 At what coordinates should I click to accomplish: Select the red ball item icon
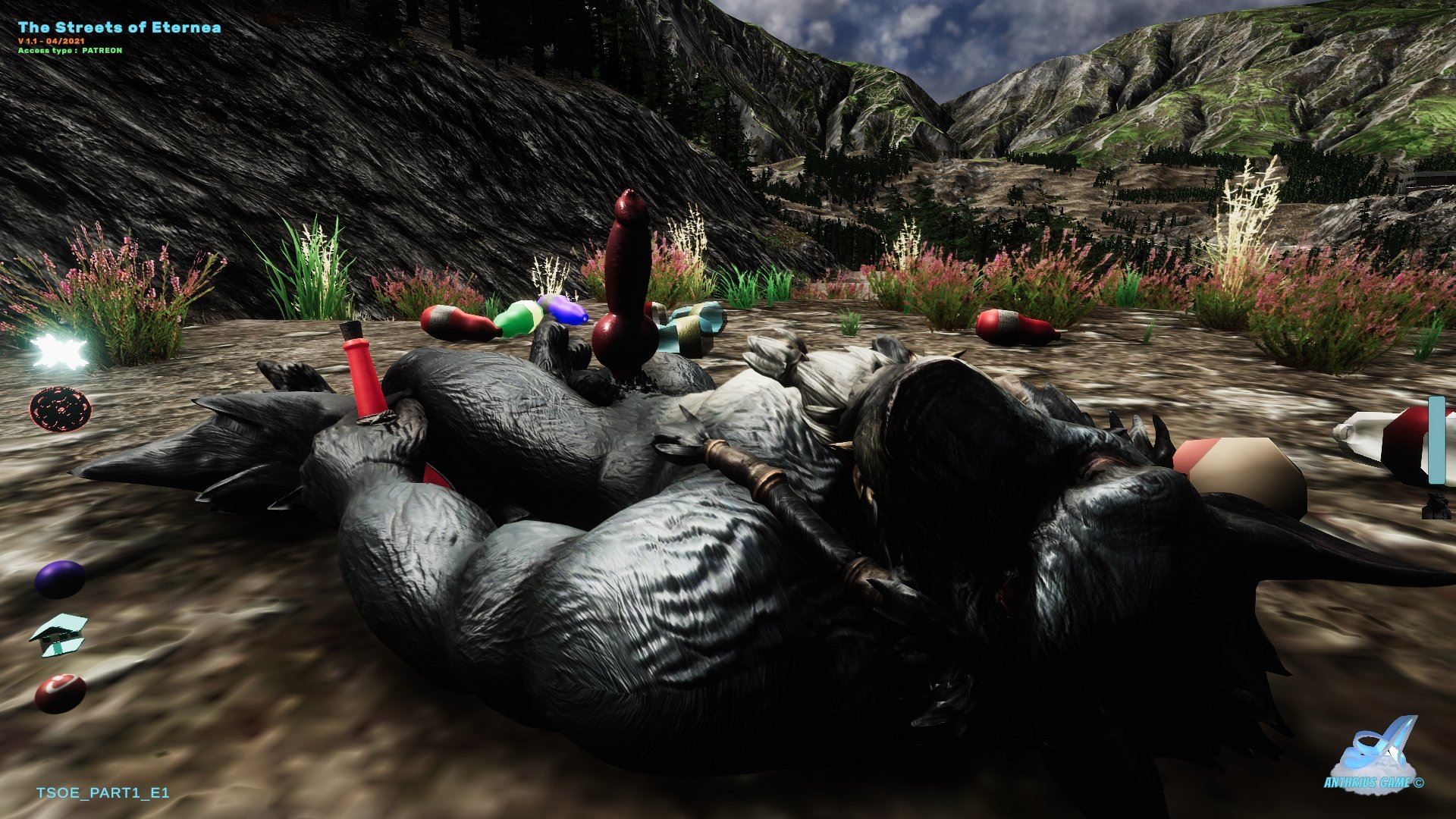point(60,692)
